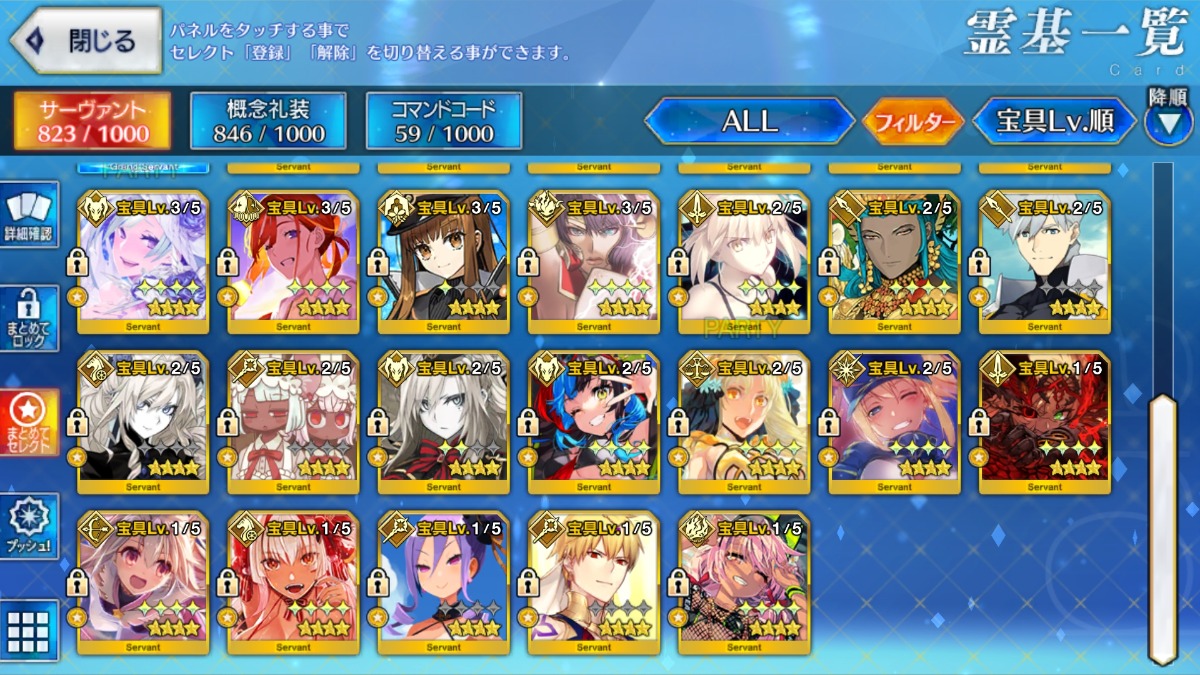Open the フィルター options
Screen dimensions: 1200x675
912,123
